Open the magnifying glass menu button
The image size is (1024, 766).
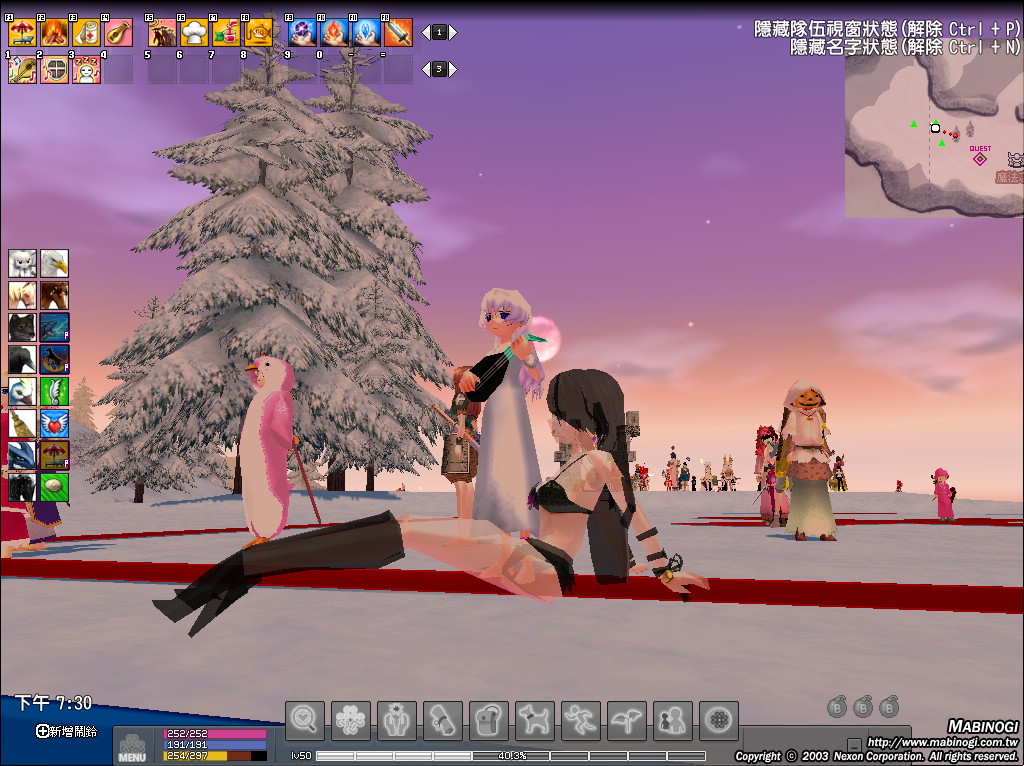click(x=305, y=720)
